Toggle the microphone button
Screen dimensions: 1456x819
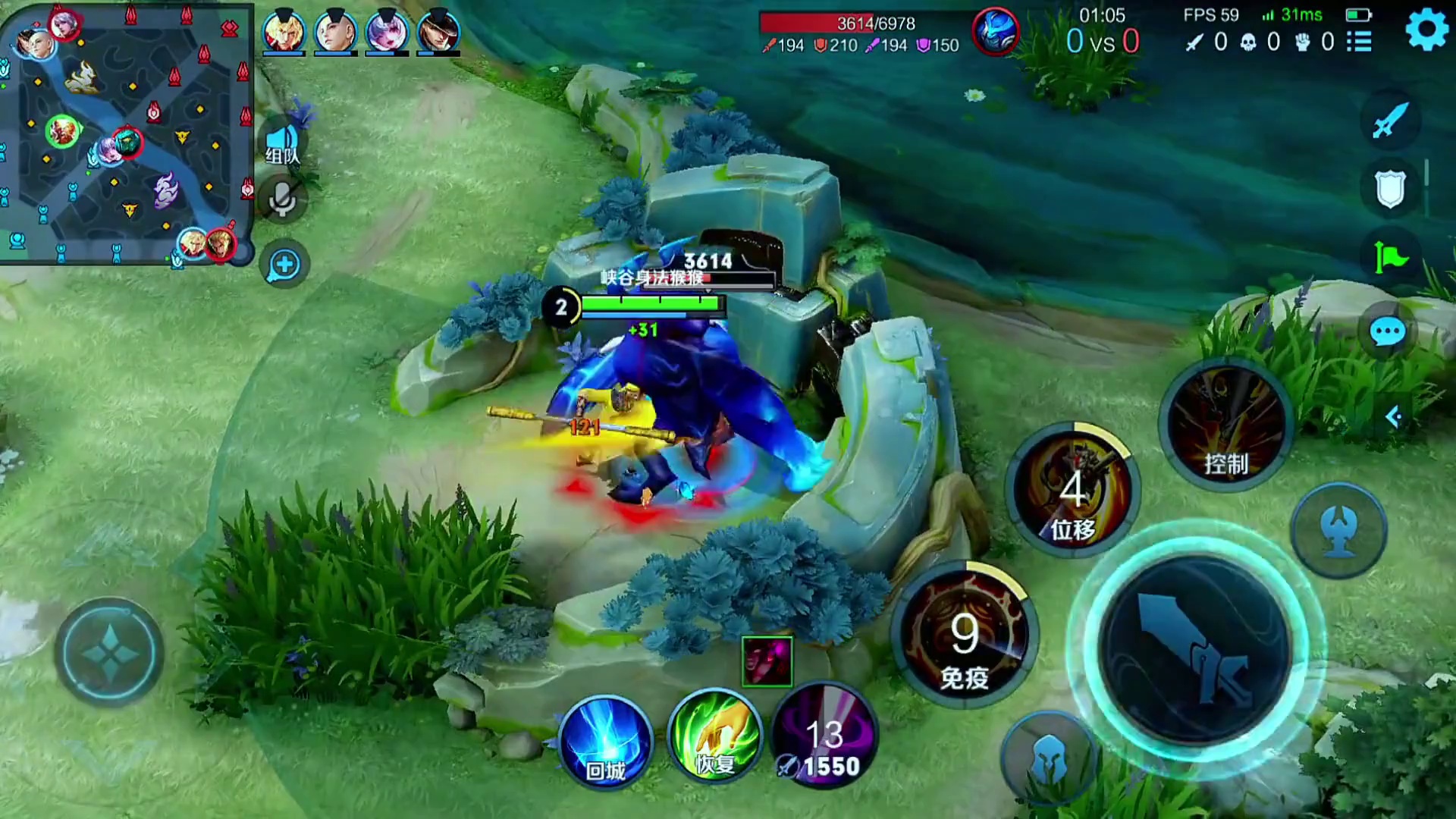pos(283,200)
